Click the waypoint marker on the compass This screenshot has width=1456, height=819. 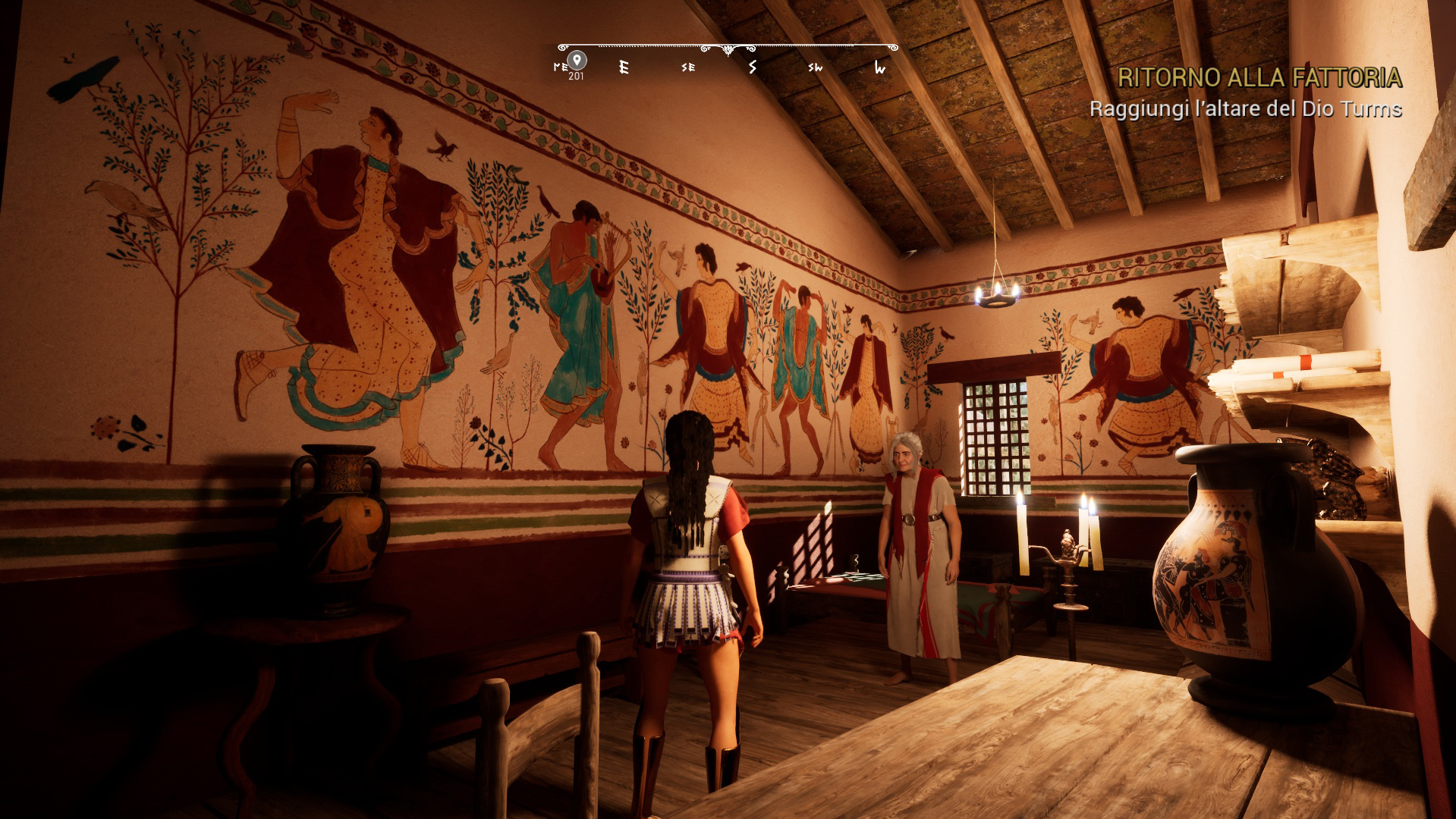[577, 61]
